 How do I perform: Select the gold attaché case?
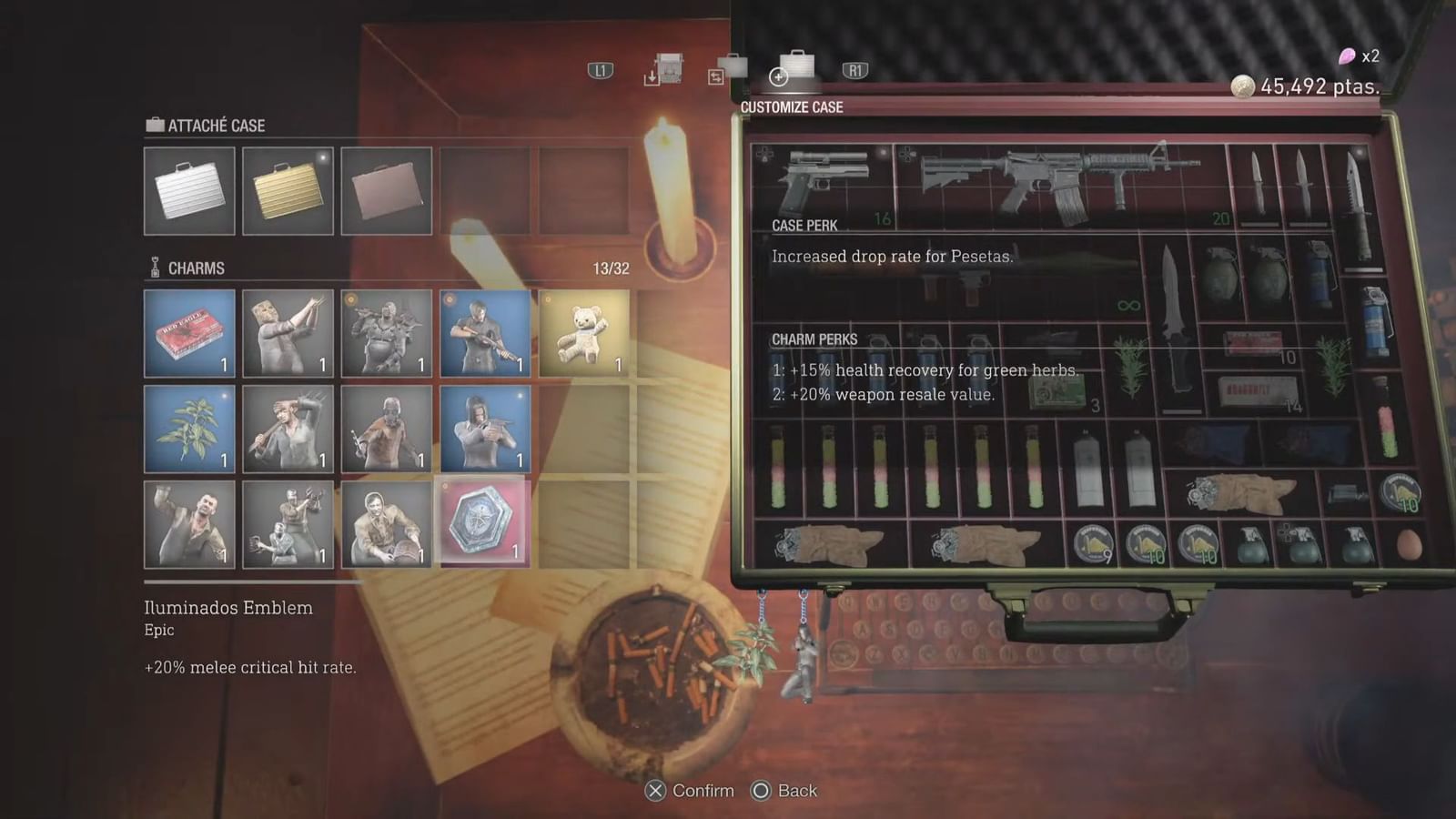[287, 190]
